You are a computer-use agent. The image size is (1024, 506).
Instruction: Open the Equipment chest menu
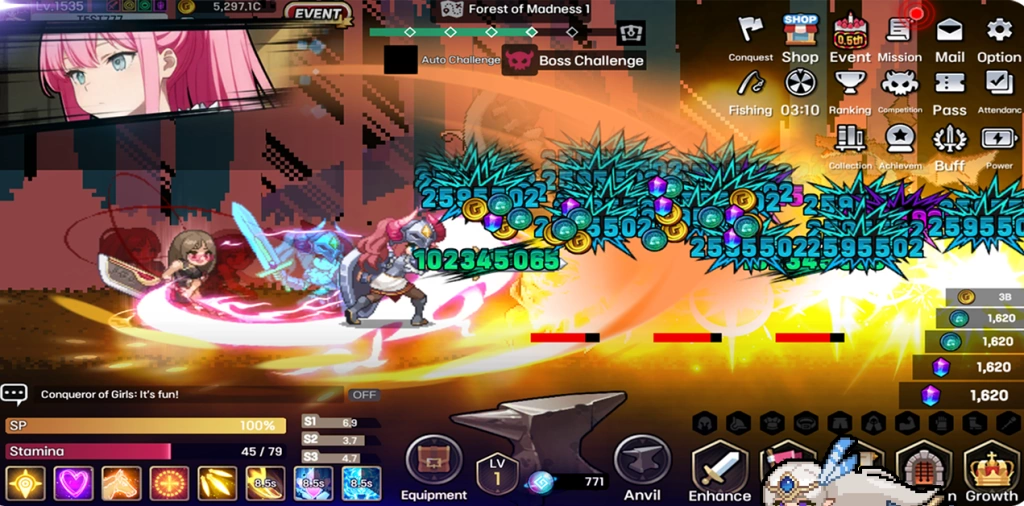click(434, 467)
